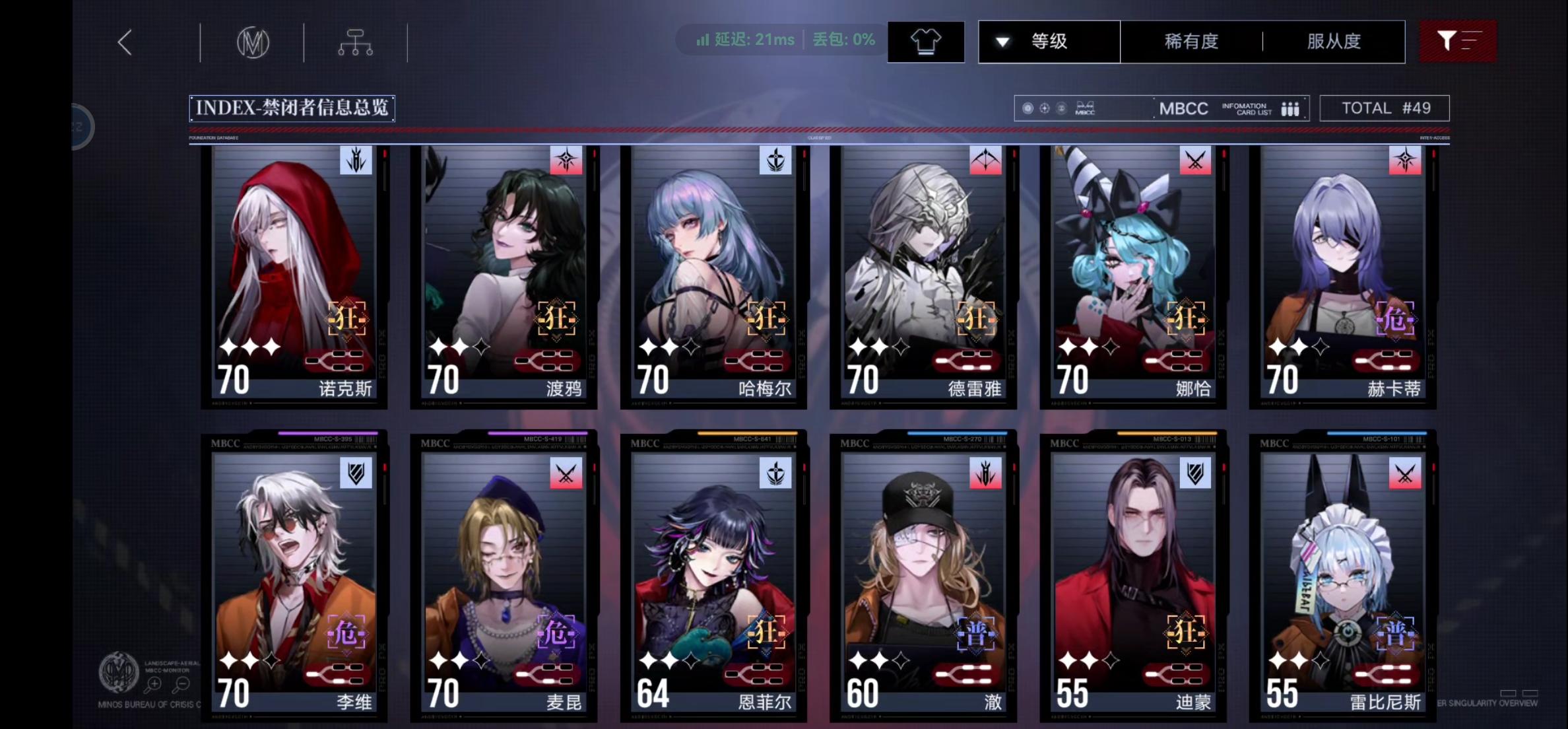Screen dimensions: 1568x729
Task: Select the outfit/shirt icon in the top bar
Action: (926, 41)
